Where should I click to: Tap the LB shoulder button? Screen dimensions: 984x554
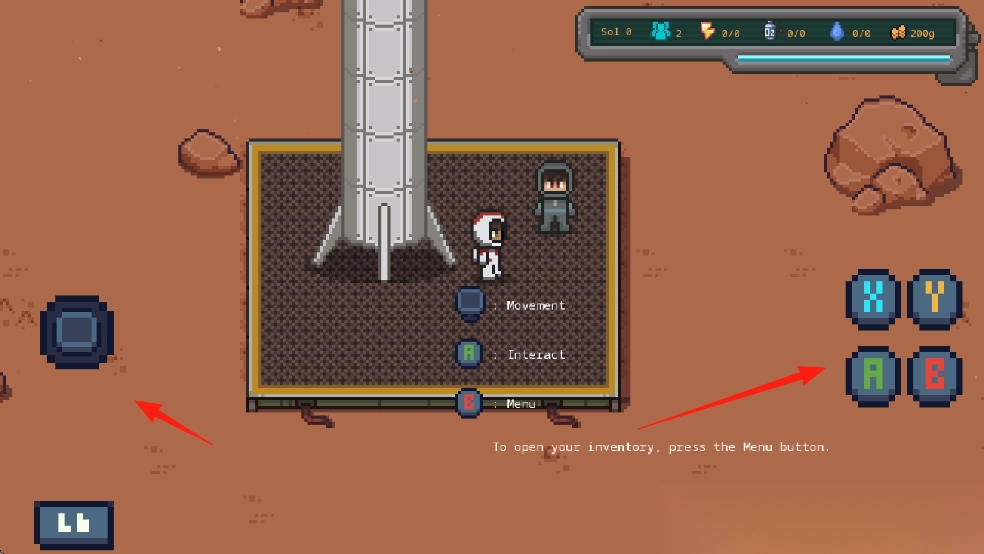point(74,524)
